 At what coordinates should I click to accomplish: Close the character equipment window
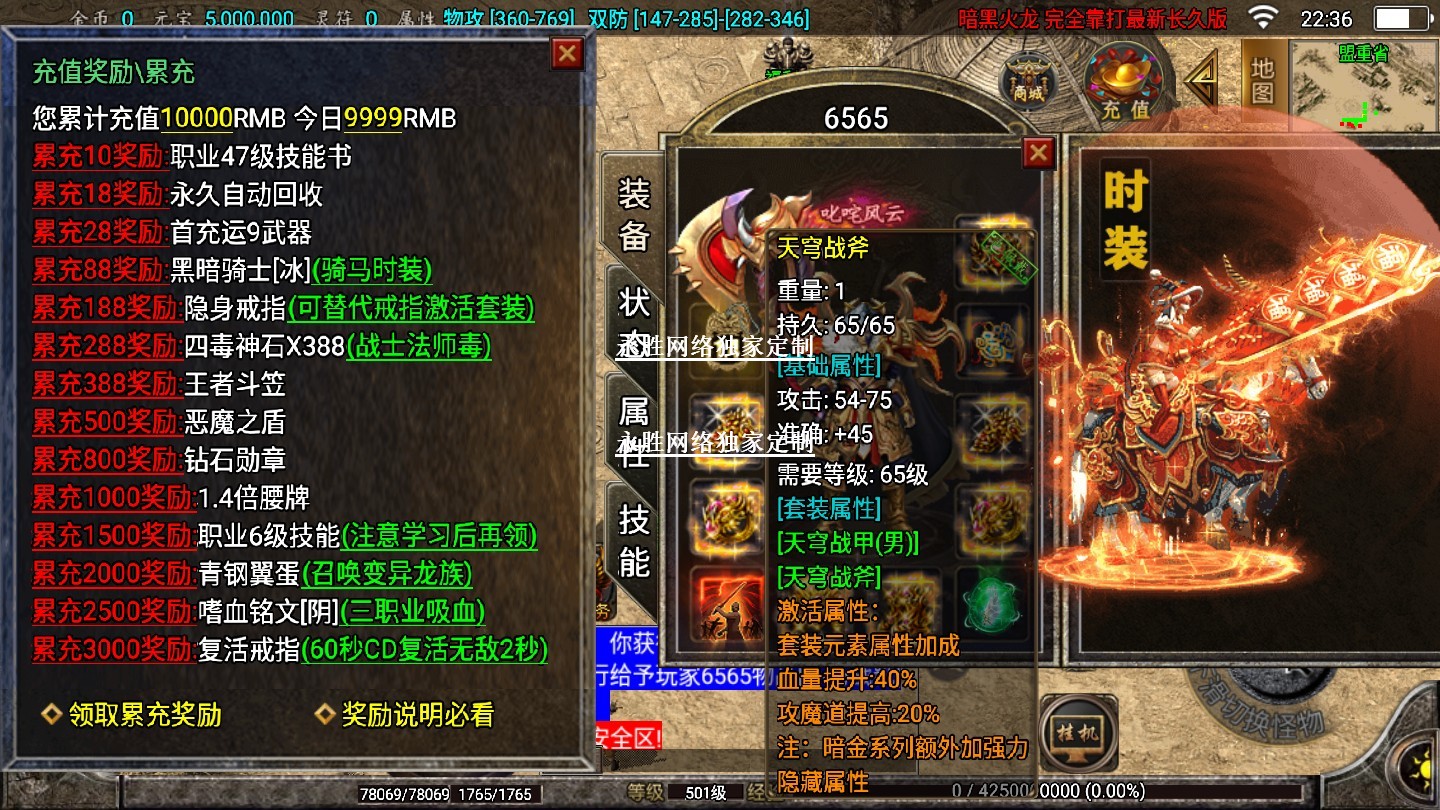[x=1039, y=153]
